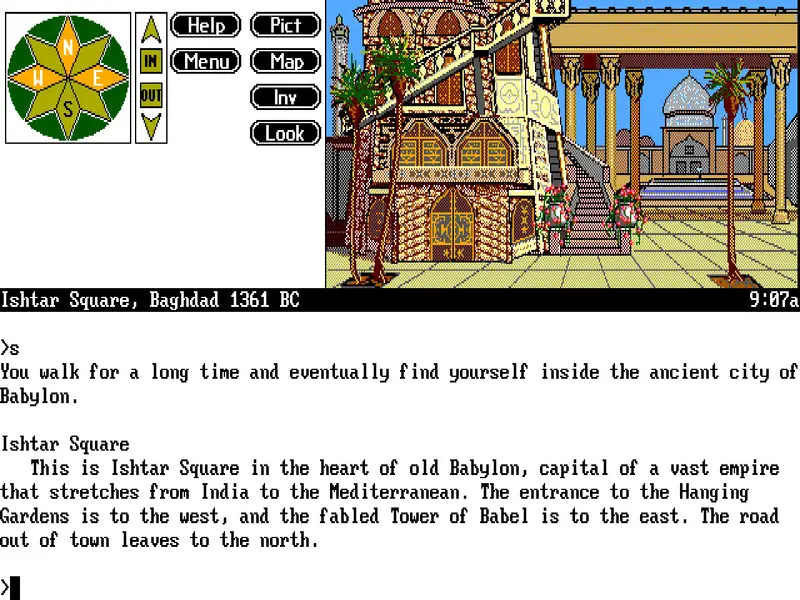Viewport: 800px width, 600px height.
Task: Click the Look button
Action: pyautogui.click(x=285, y=133)
